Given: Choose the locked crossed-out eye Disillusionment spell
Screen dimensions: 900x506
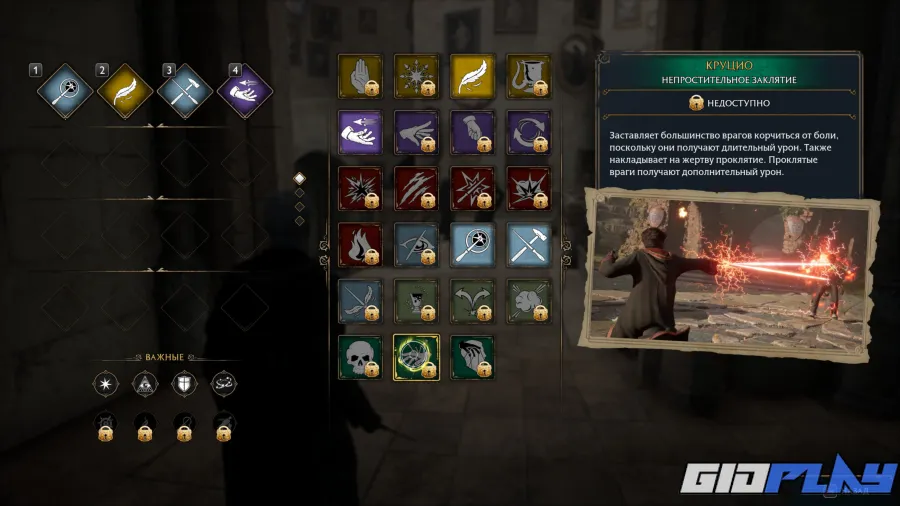Looking at the screenshot, I should click(x=415, y=243).
